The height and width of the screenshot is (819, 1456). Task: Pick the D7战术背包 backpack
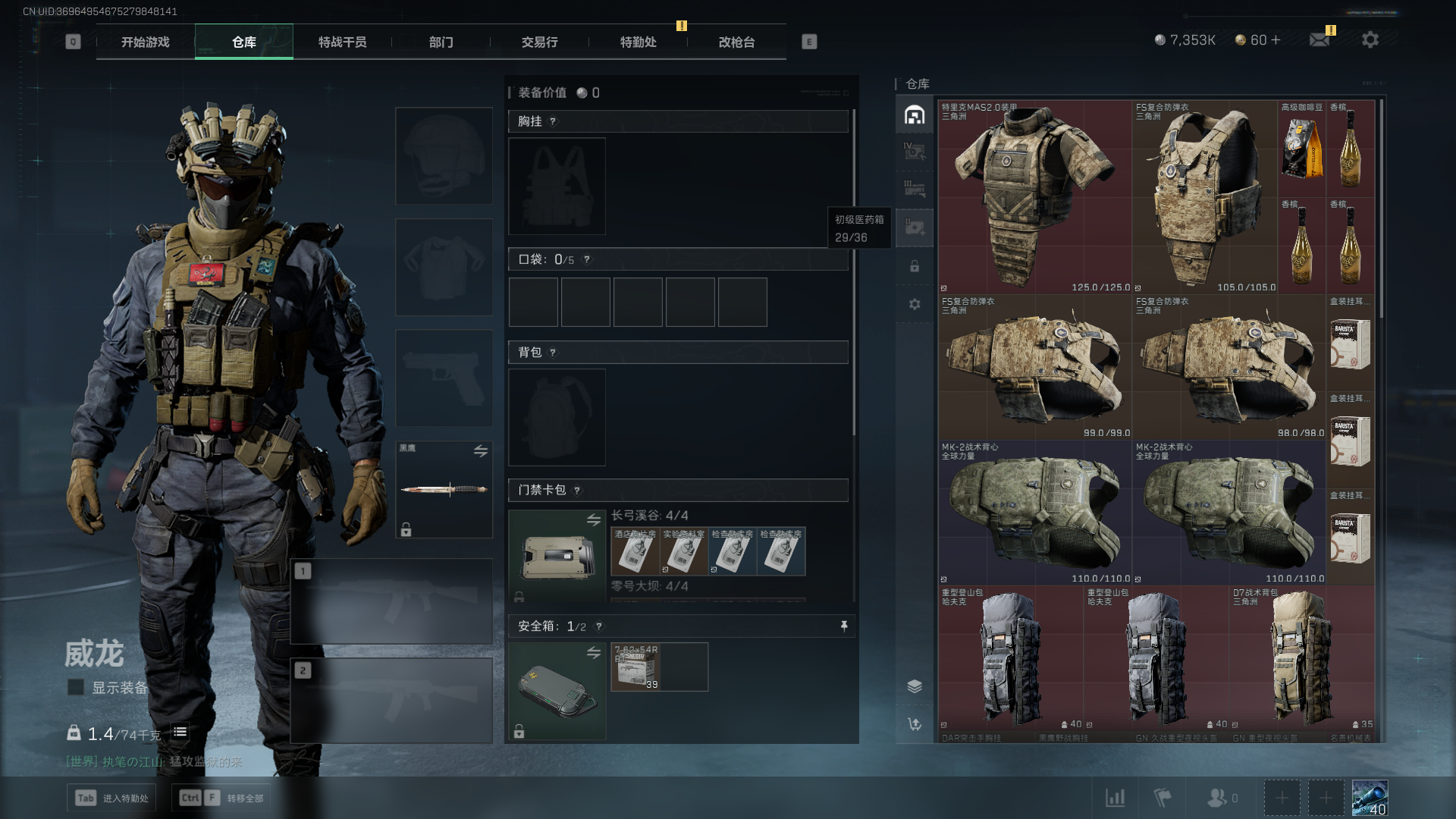pyautogui.click(x=1301, y=658)
